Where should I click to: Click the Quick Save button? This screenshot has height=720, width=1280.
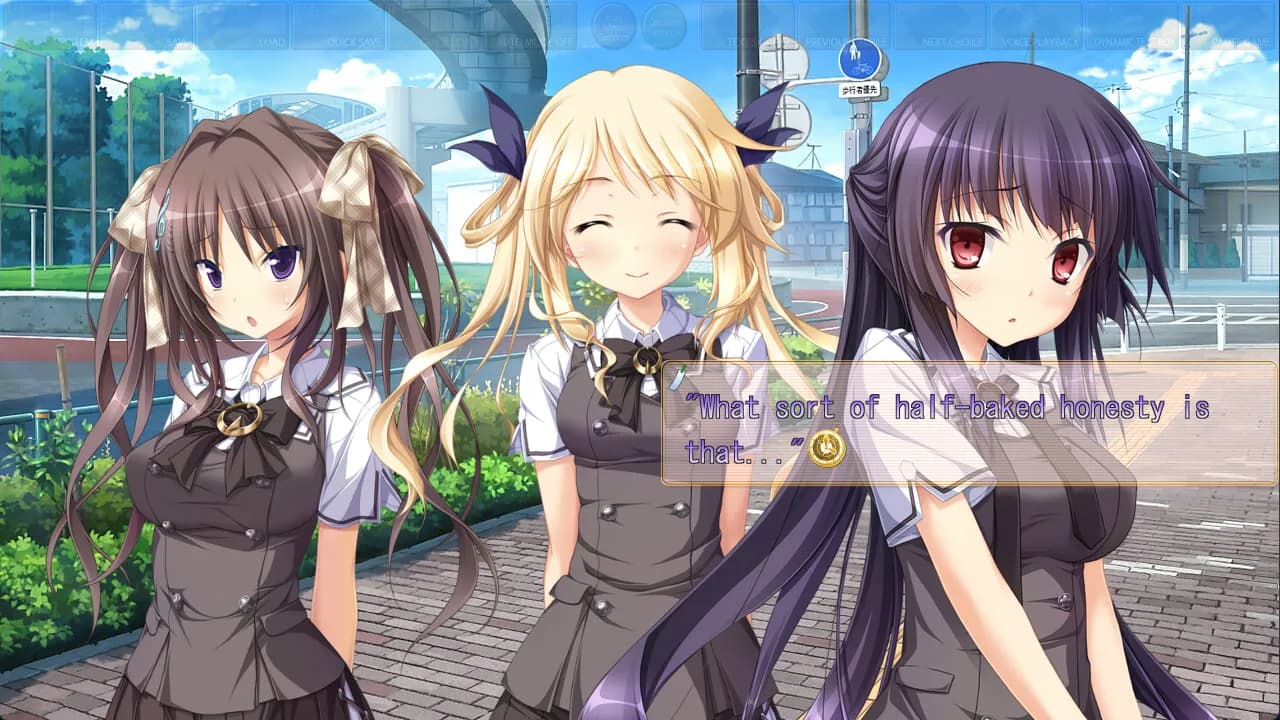click(338, 27)
